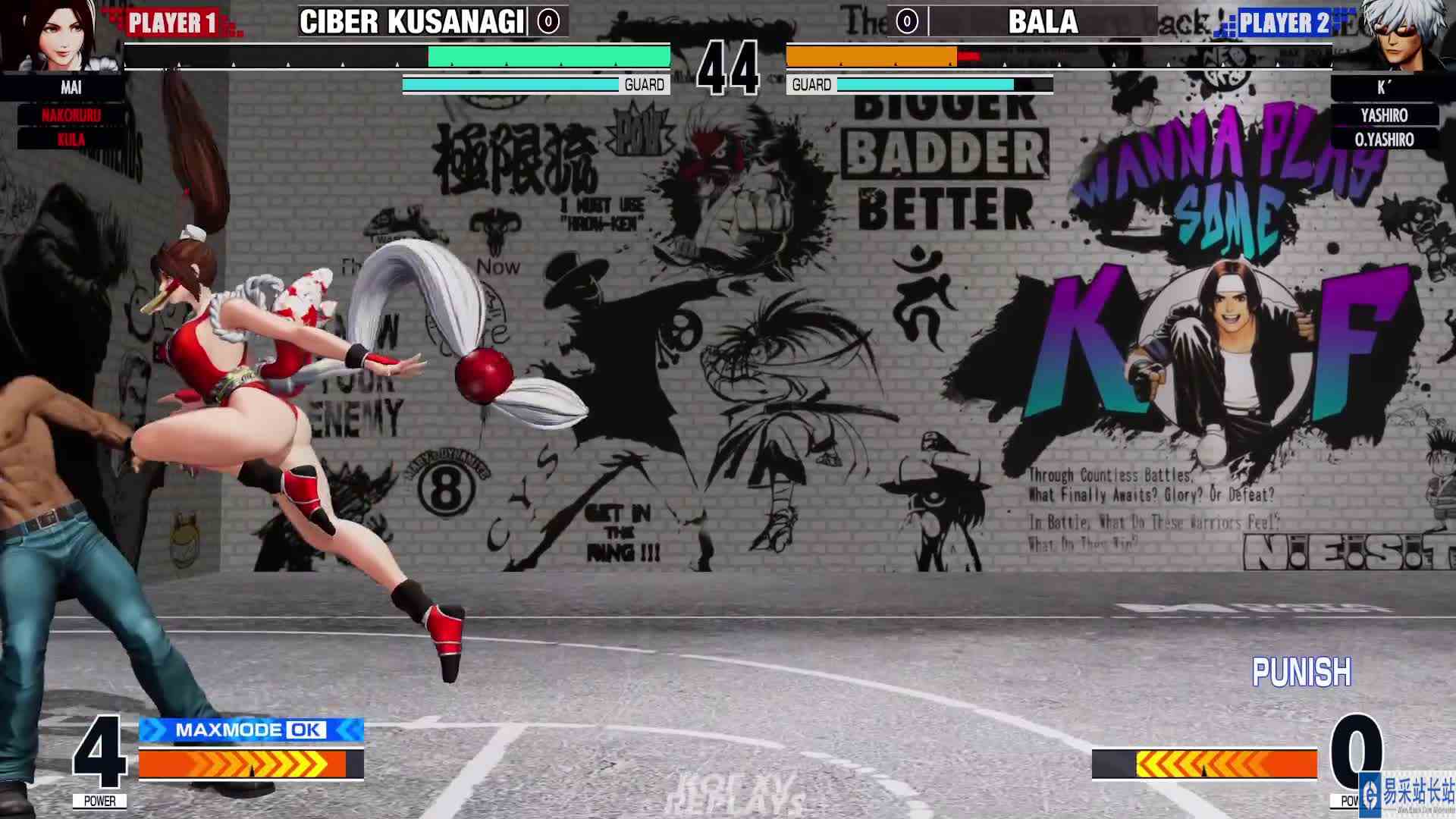Viewport: 1456px width, 819px height.
Task: Toggle the MAXMODE OK indicator
Action: tap(250, 731)
